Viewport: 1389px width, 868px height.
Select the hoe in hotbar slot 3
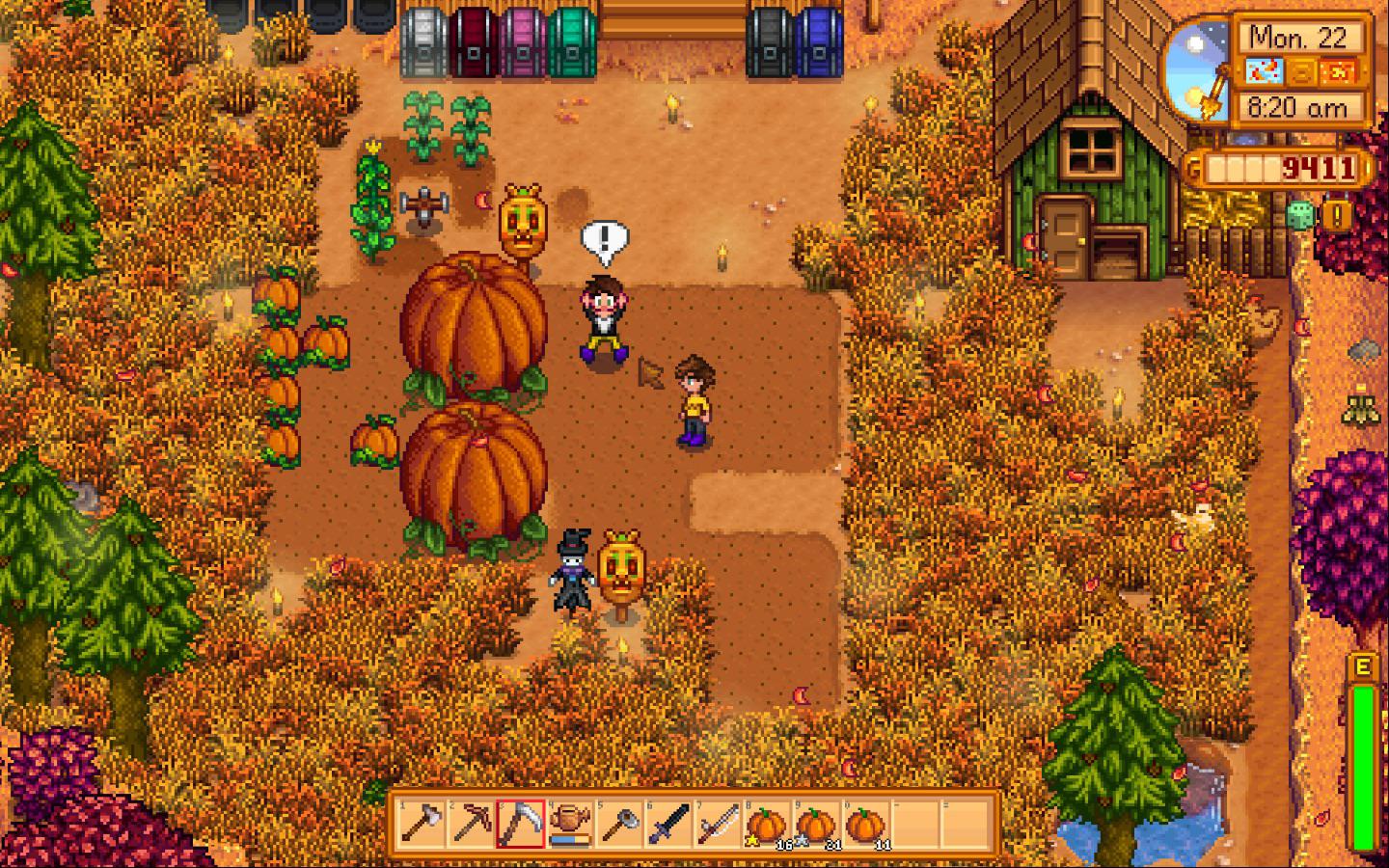pos(521,827)
